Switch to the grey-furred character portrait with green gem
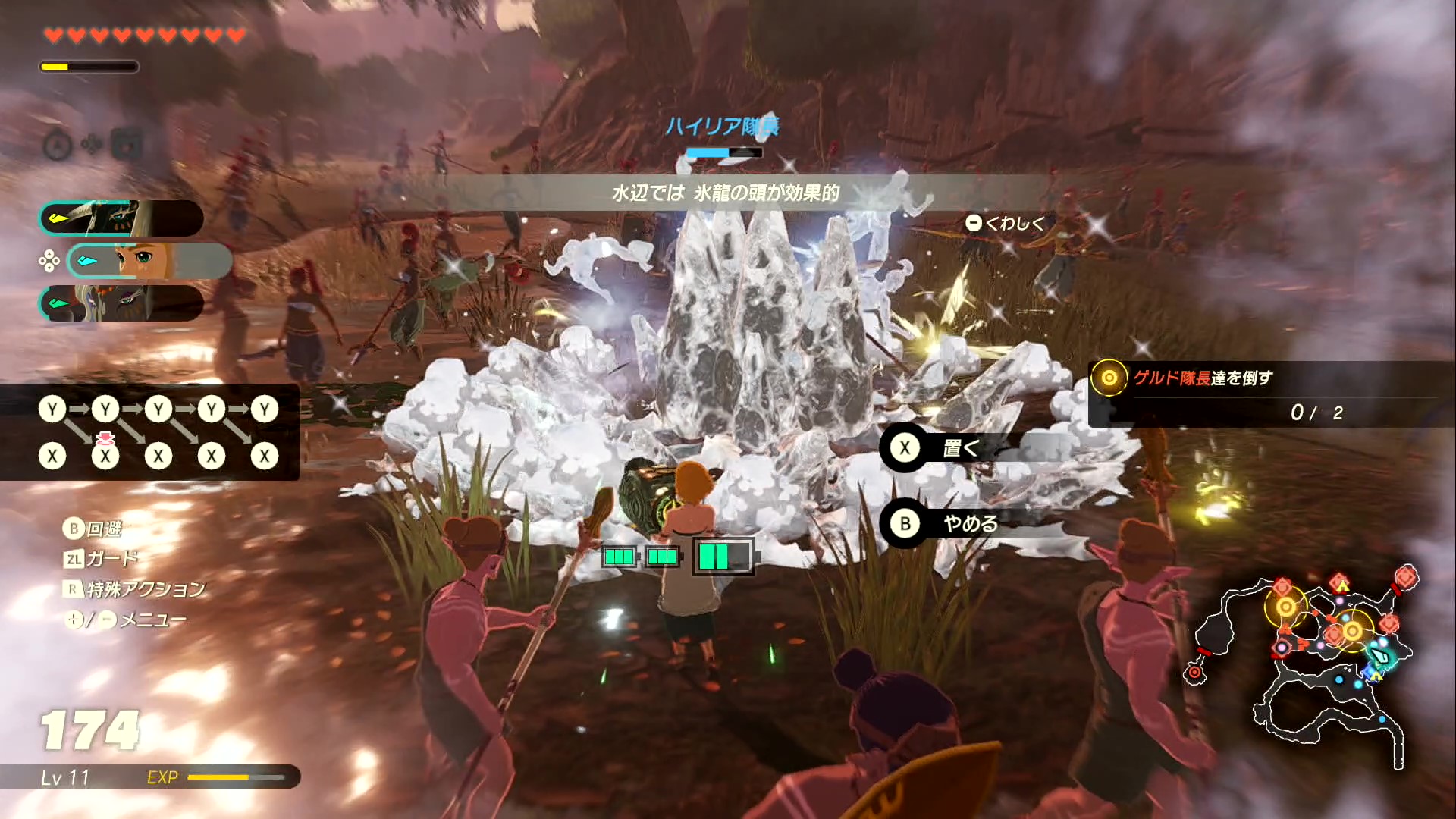 [x=121, y=303]
